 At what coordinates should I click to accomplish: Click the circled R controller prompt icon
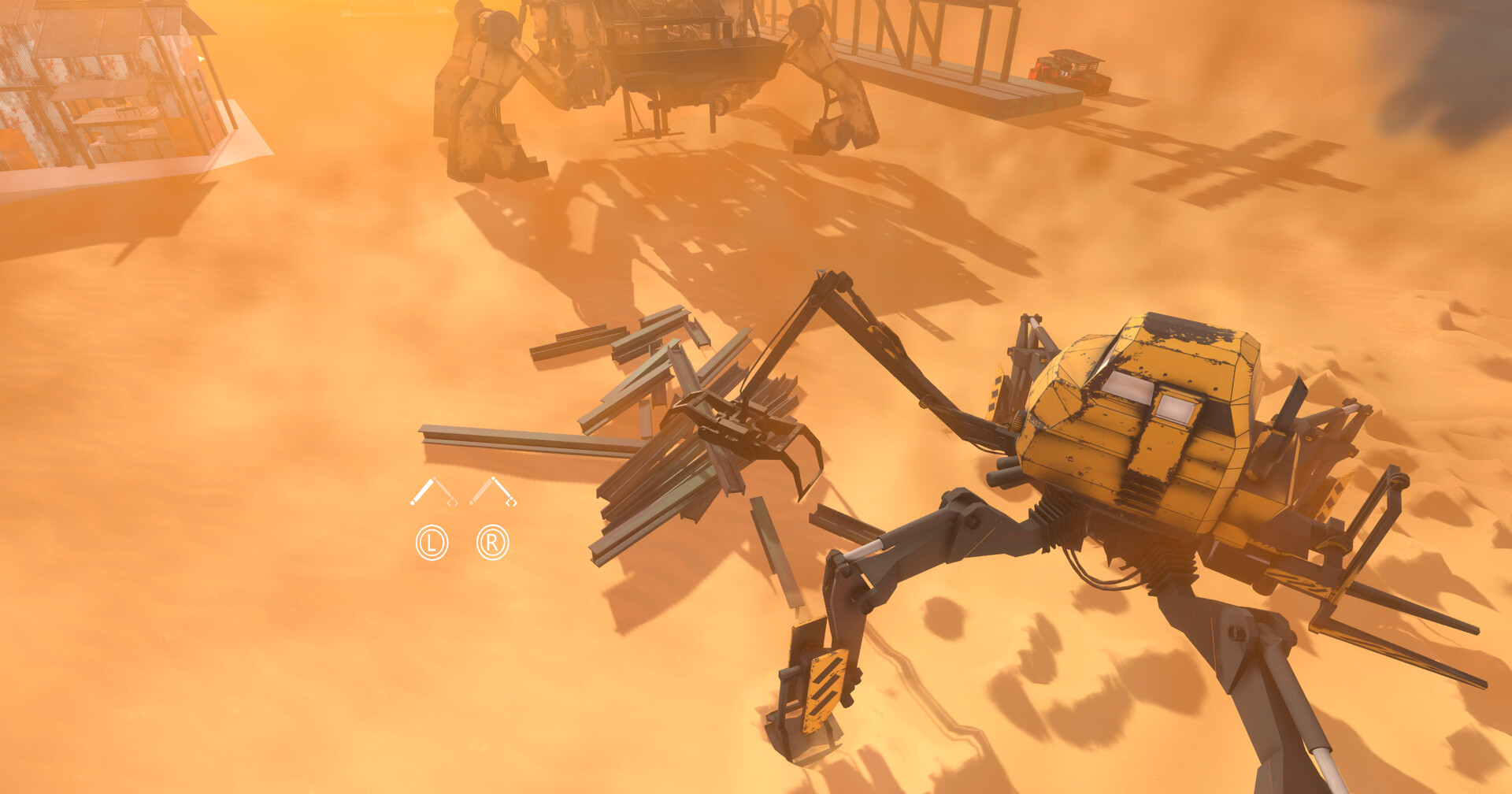pos(493,543)
